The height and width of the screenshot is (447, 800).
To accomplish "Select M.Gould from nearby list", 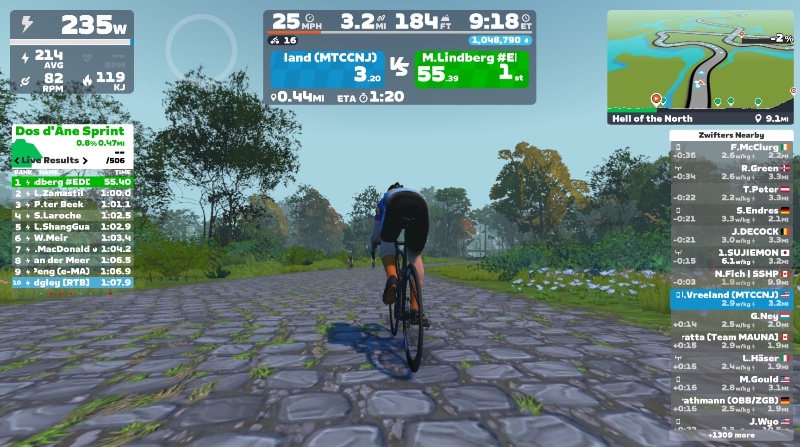I will (731, 383).
